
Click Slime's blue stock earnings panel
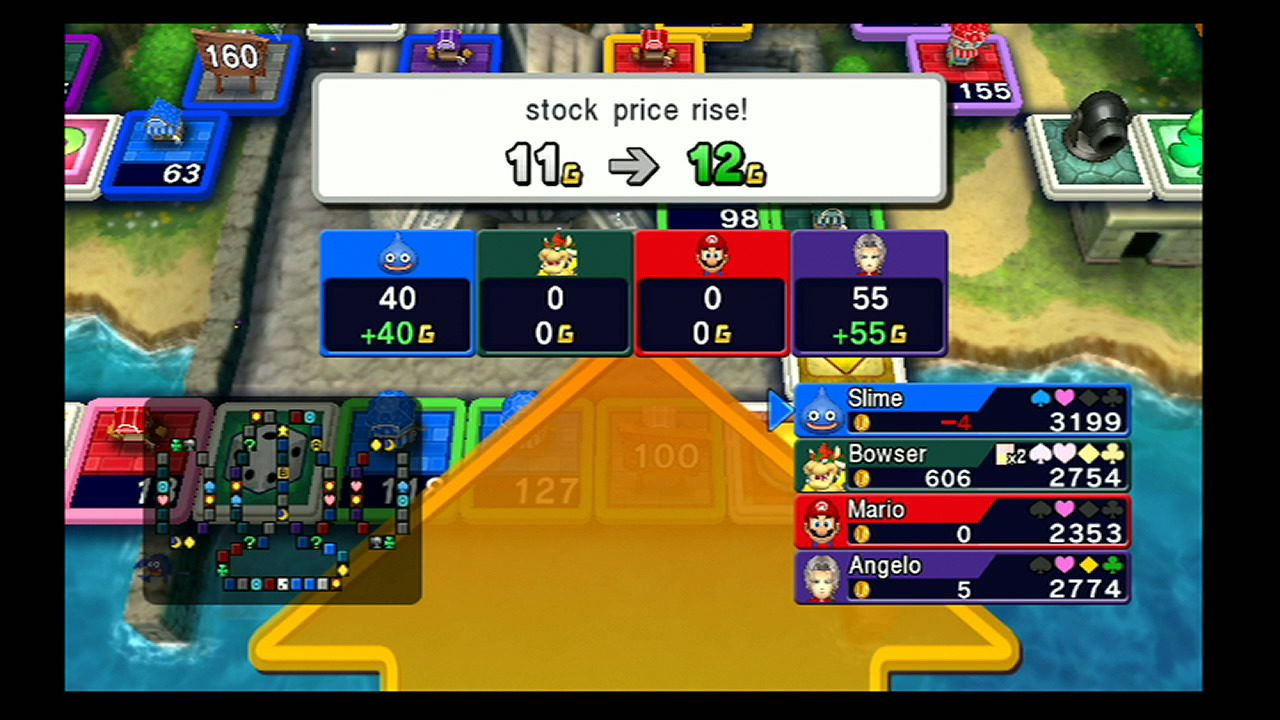tap(397, 293)
